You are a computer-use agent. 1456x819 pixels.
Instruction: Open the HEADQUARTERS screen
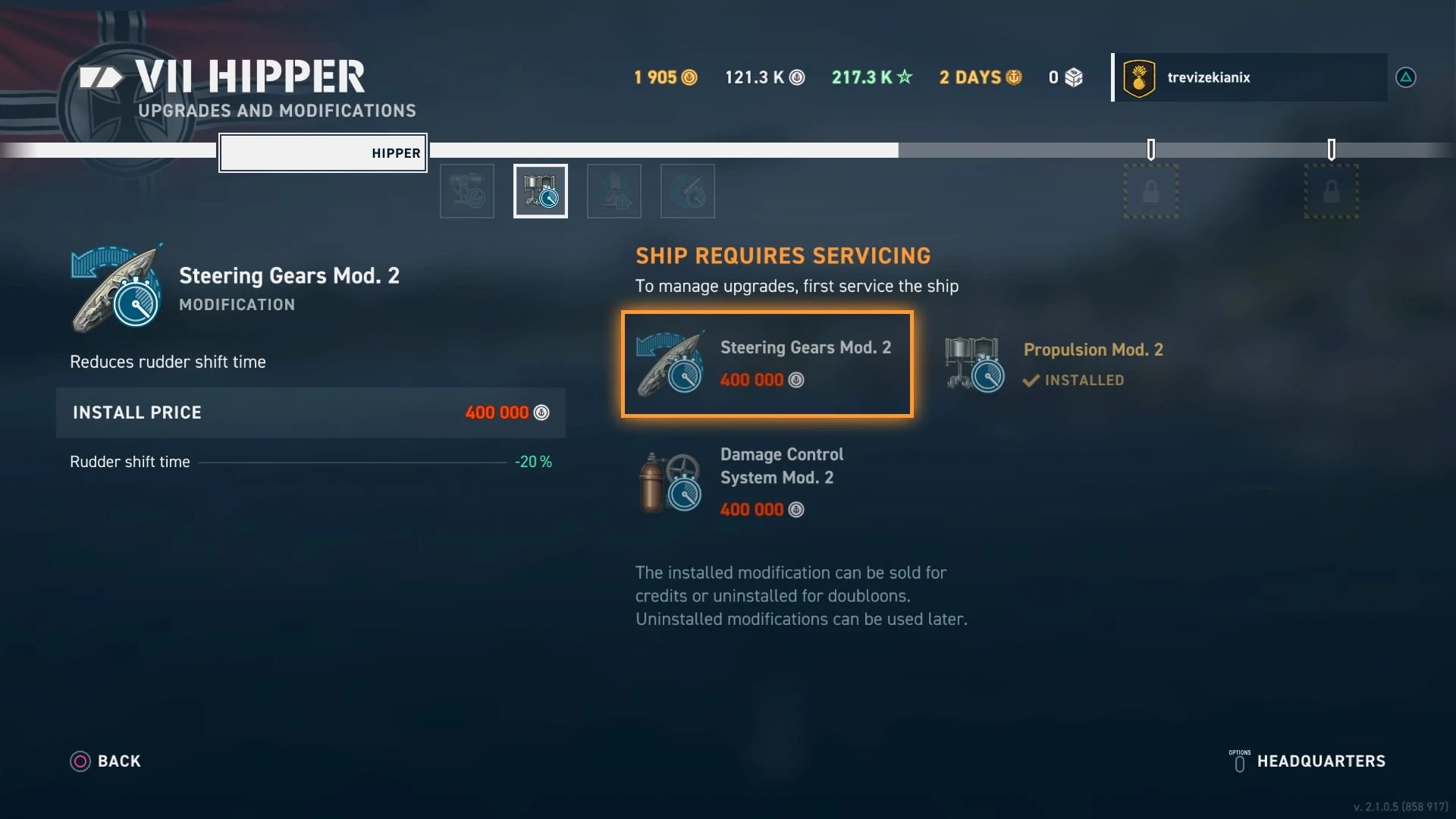(1307, 761)
